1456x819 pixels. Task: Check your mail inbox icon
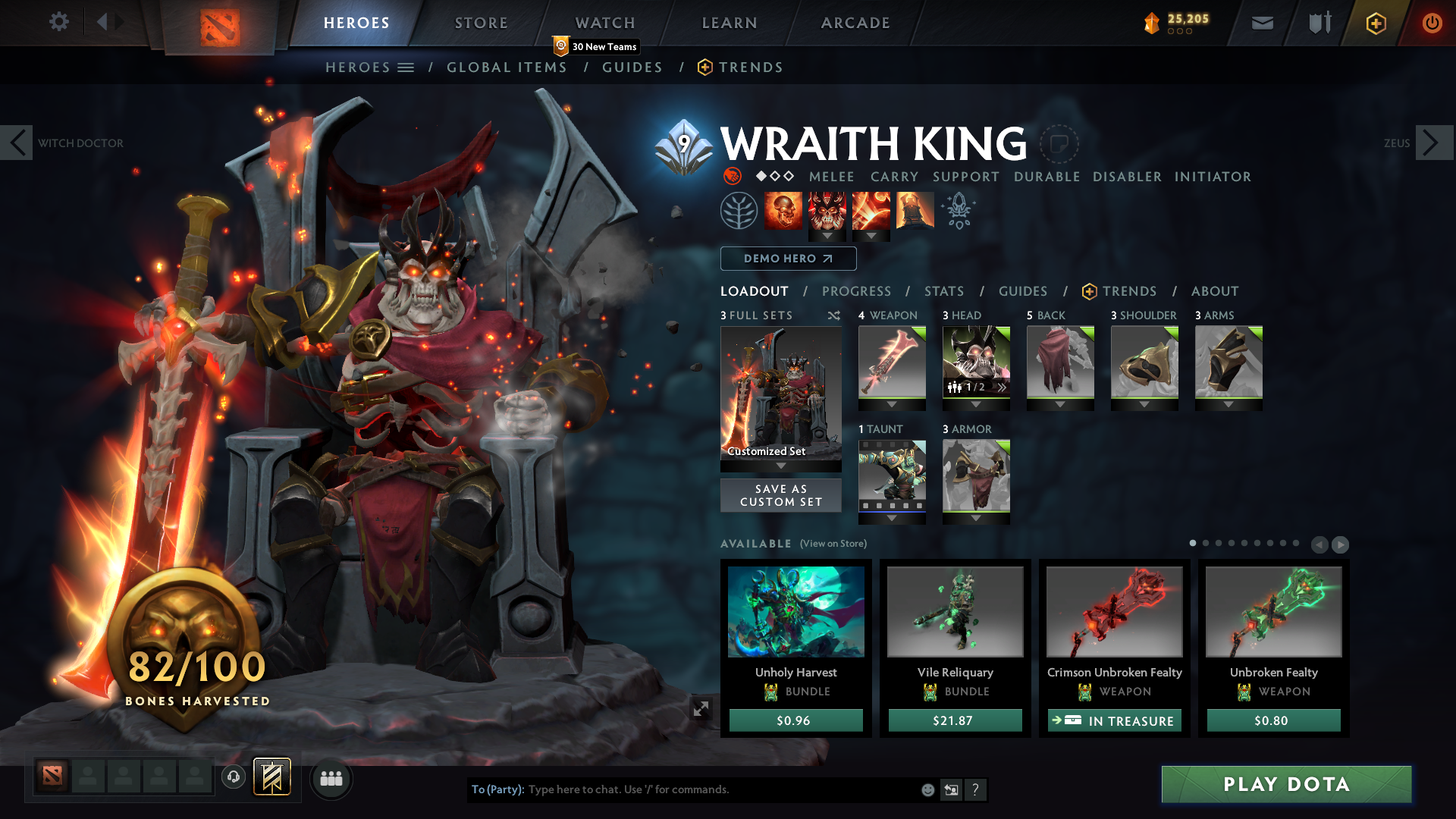coord(1262,23)
